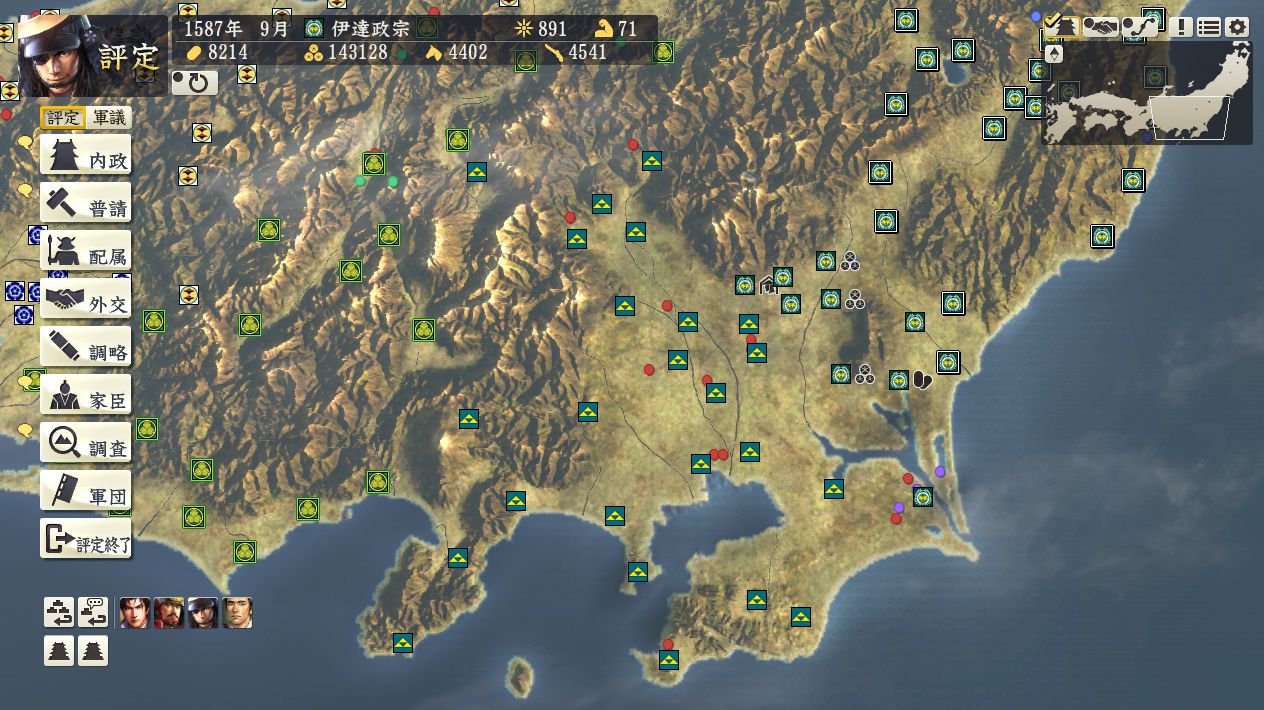Select the 普請 construction command
The height and width of the screenshot is (710, 1264).
point(86,207)
